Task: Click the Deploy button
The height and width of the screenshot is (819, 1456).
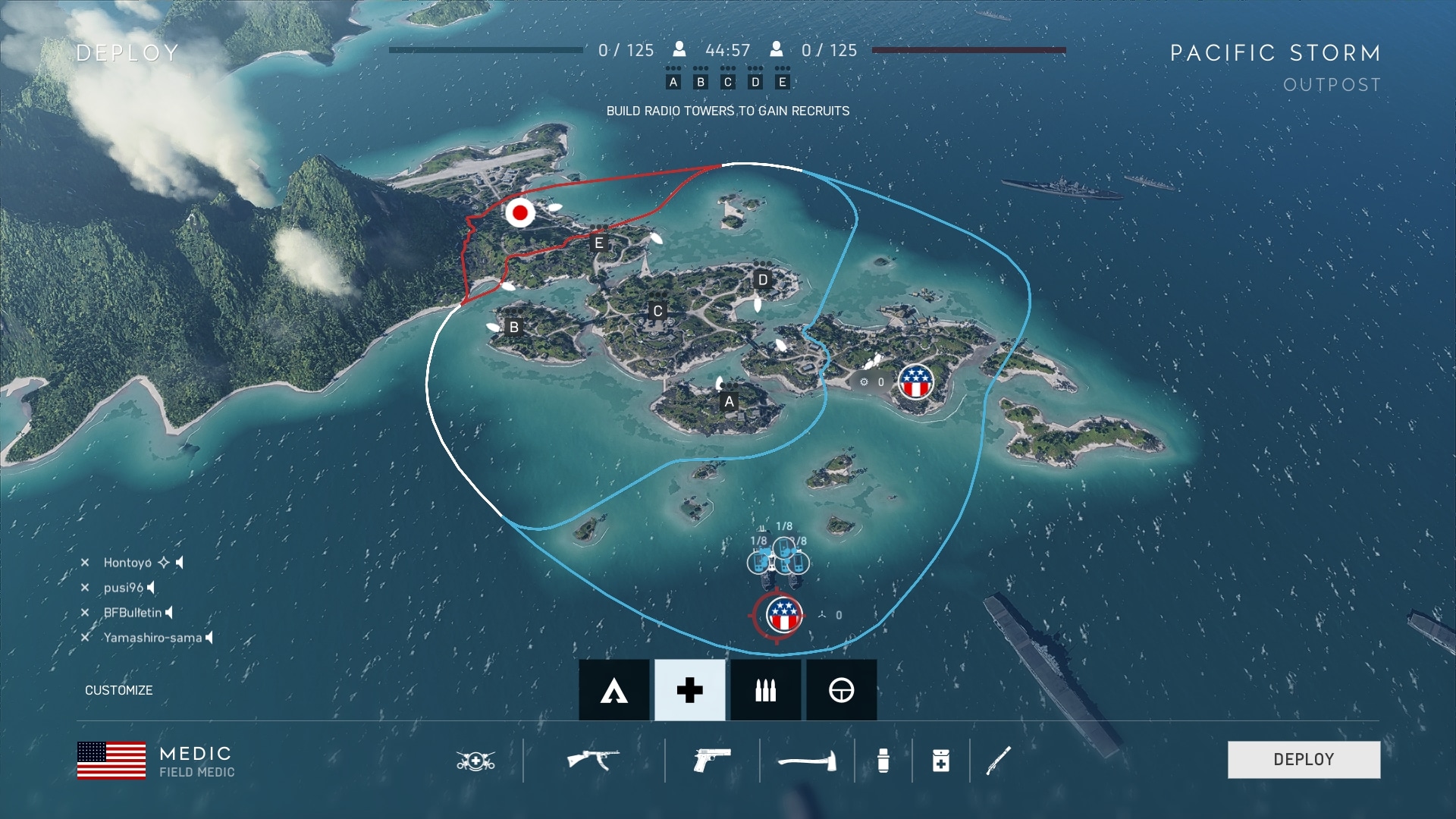Action: (1304, 759)
